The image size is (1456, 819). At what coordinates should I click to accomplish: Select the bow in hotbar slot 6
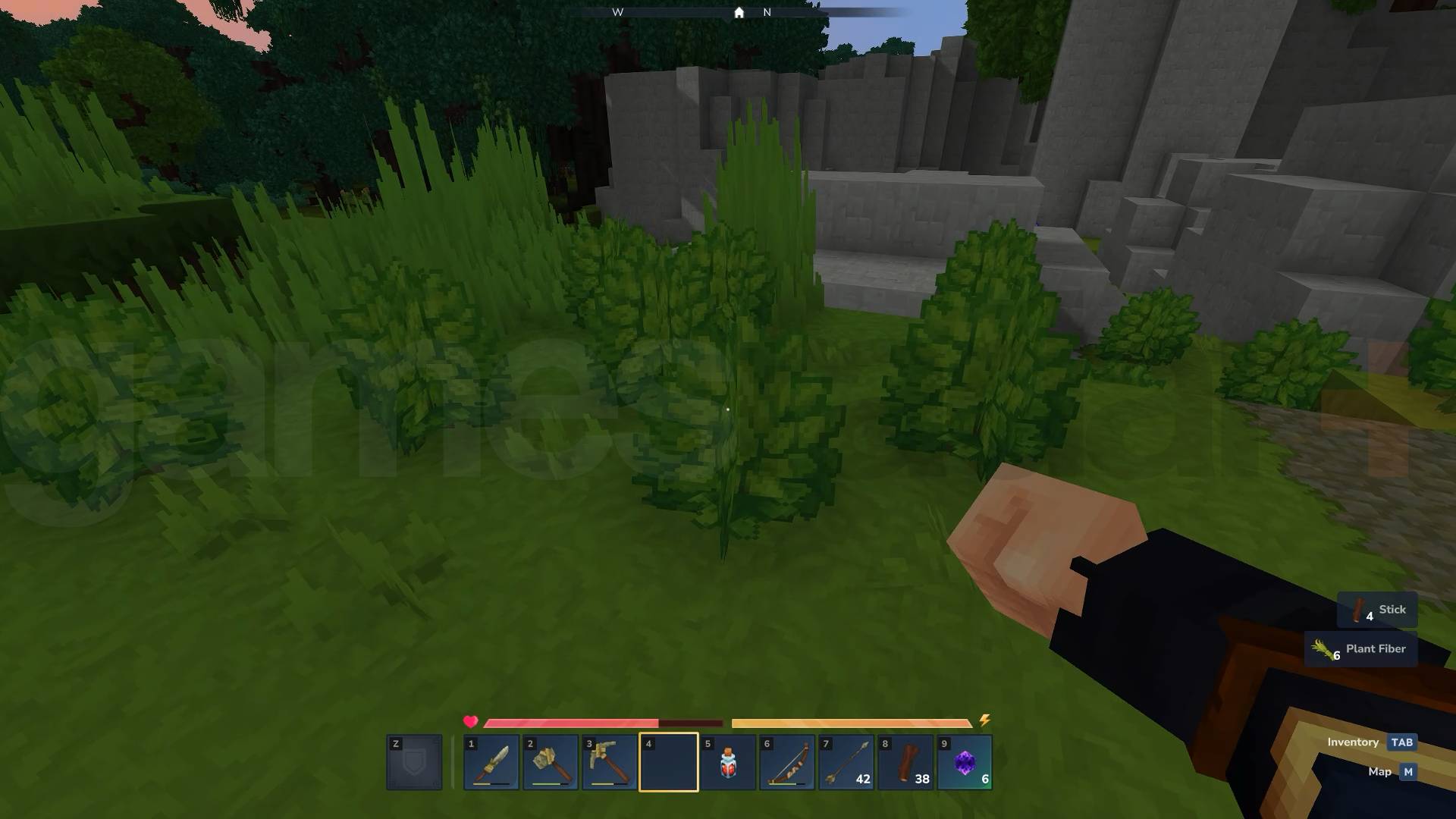click(x=786, y=762)
